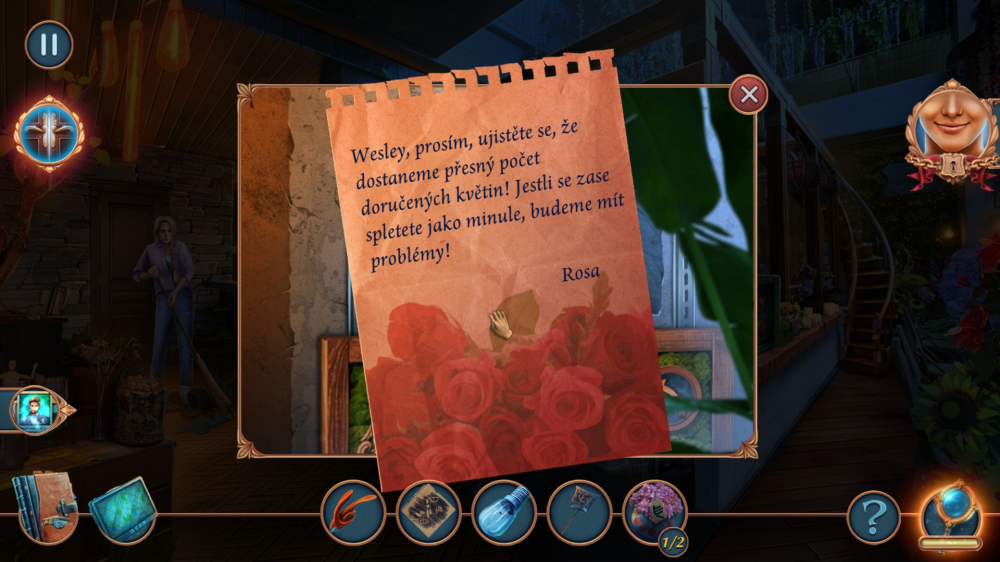
Task: Open the green map tablet
Action: (122, 511)
